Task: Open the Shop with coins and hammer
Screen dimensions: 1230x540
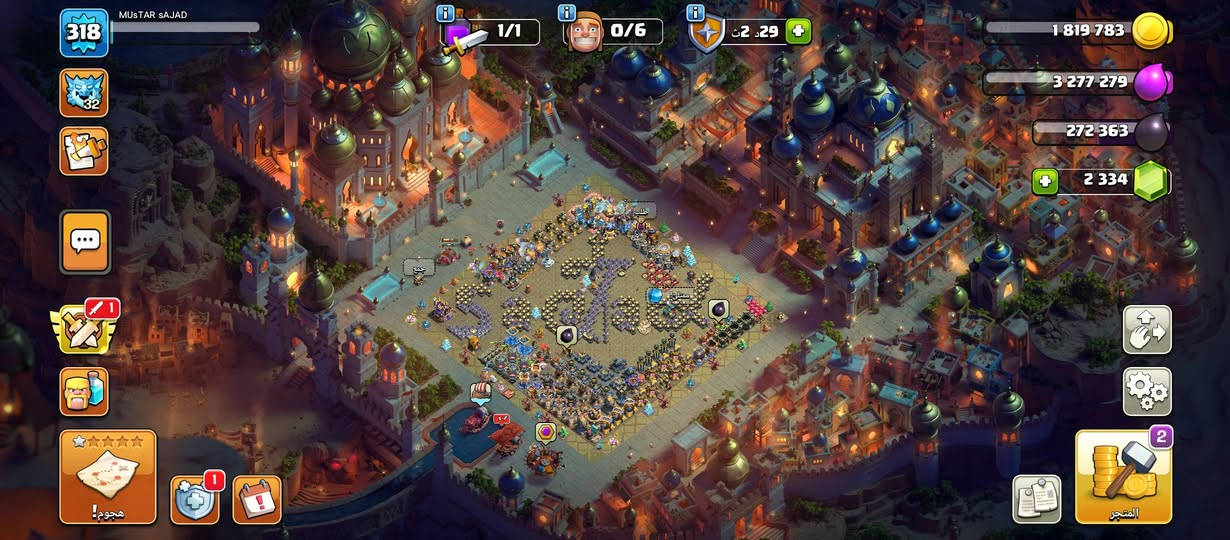Action: (1123, 477)
